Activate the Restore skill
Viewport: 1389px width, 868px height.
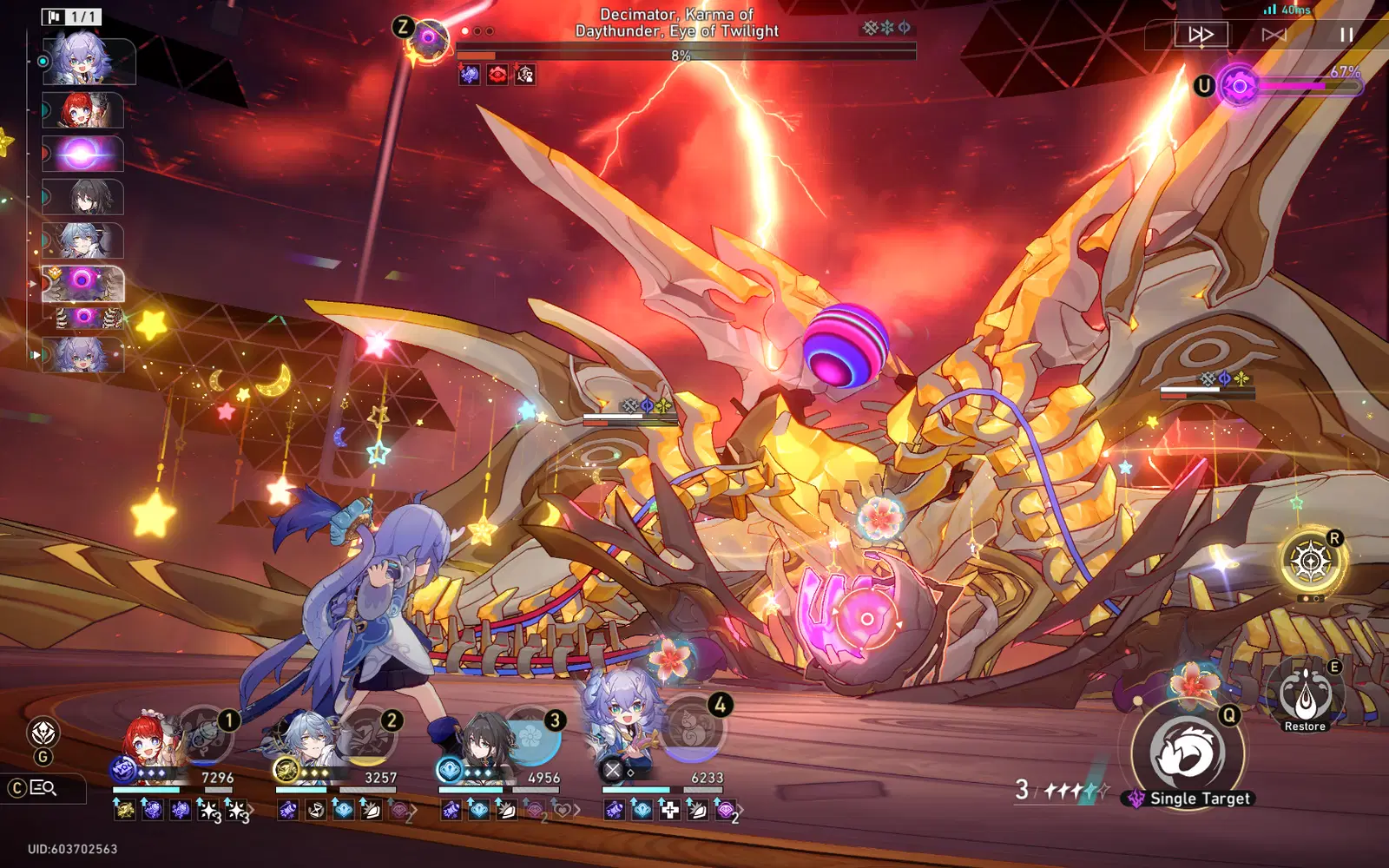[x=1305, y=694]
